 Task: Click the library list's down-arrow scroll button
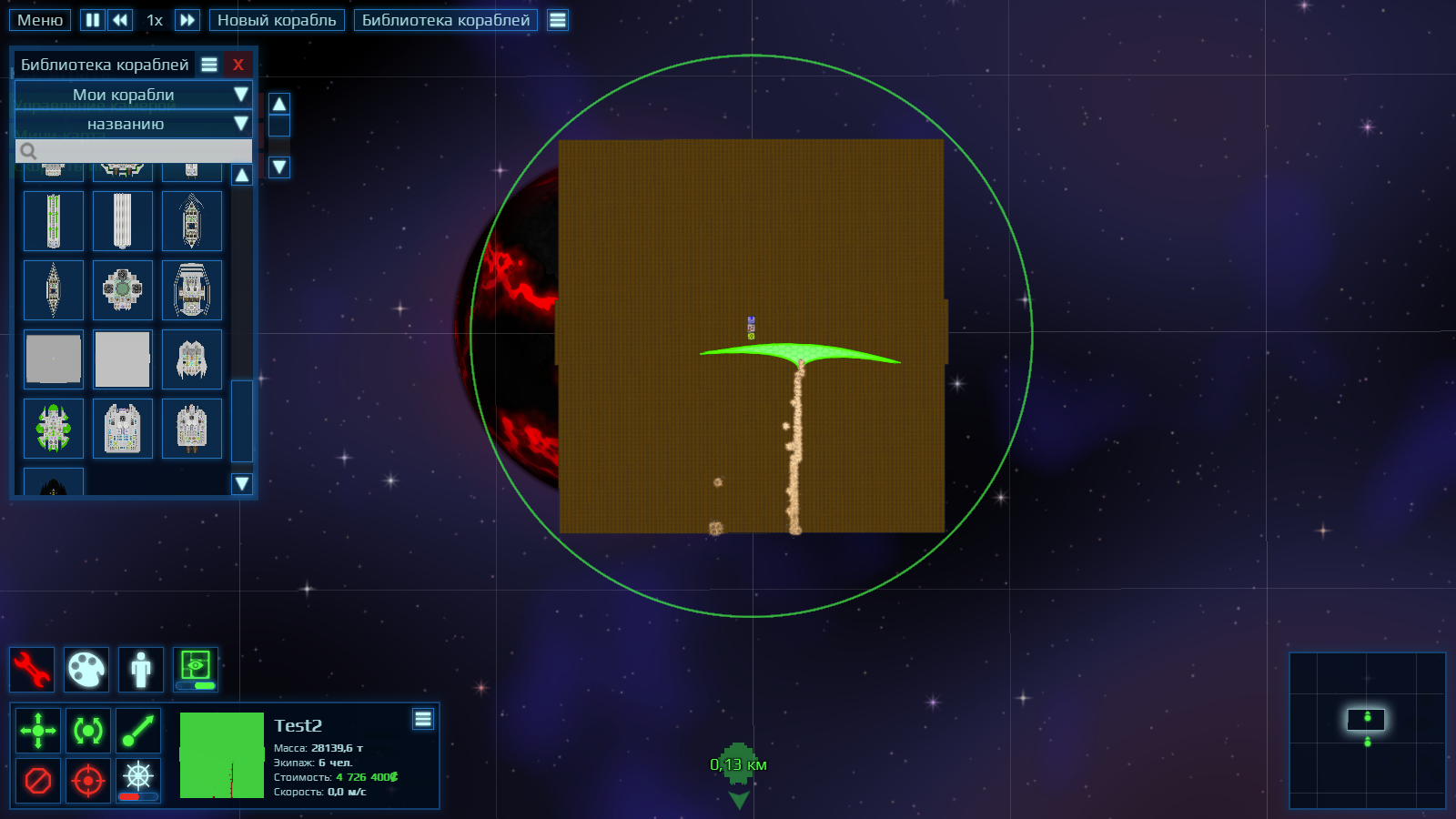tap(241, 483)
